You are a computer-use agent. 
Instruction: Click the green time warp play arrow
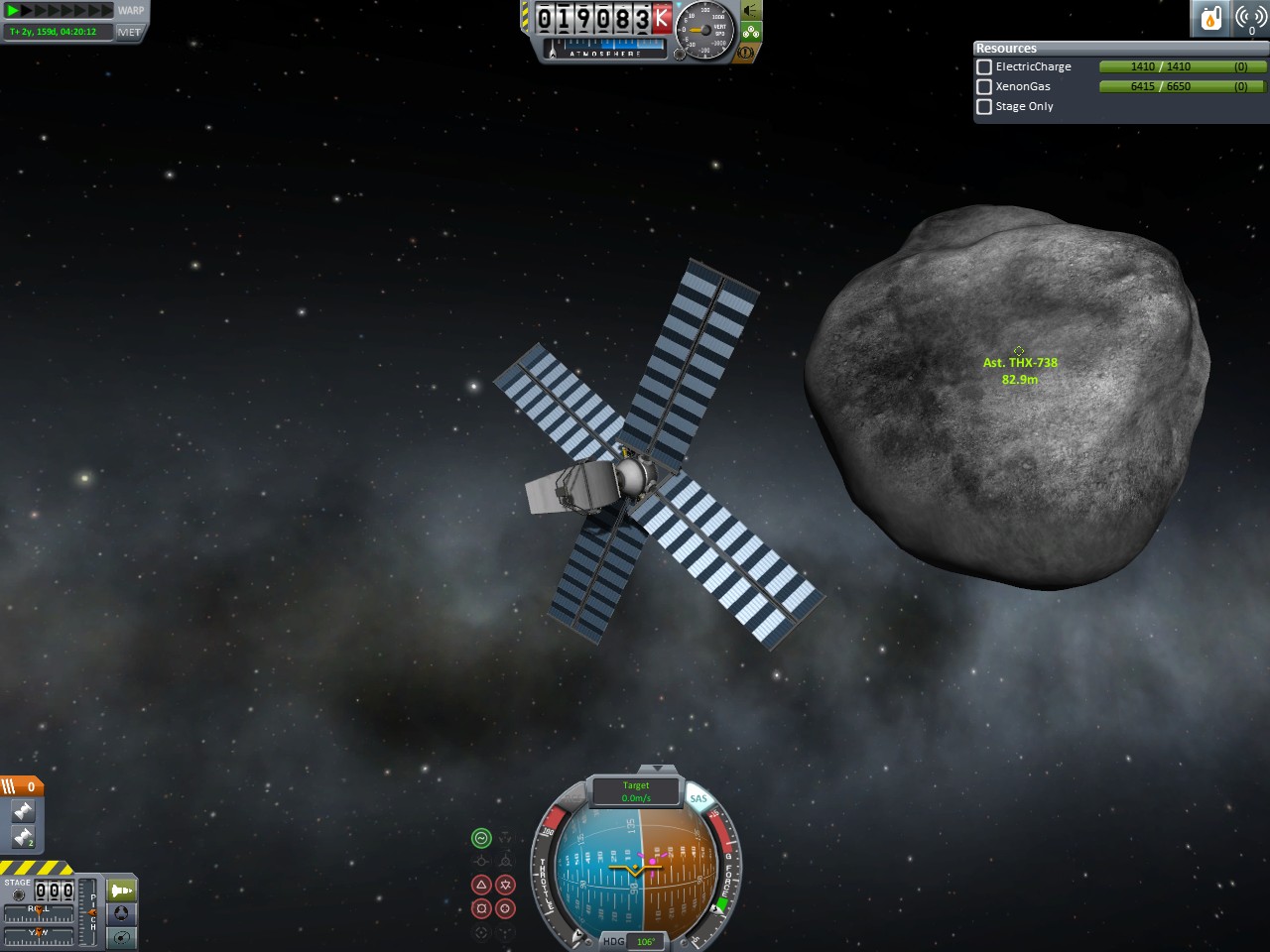click(x=14, y=11)
